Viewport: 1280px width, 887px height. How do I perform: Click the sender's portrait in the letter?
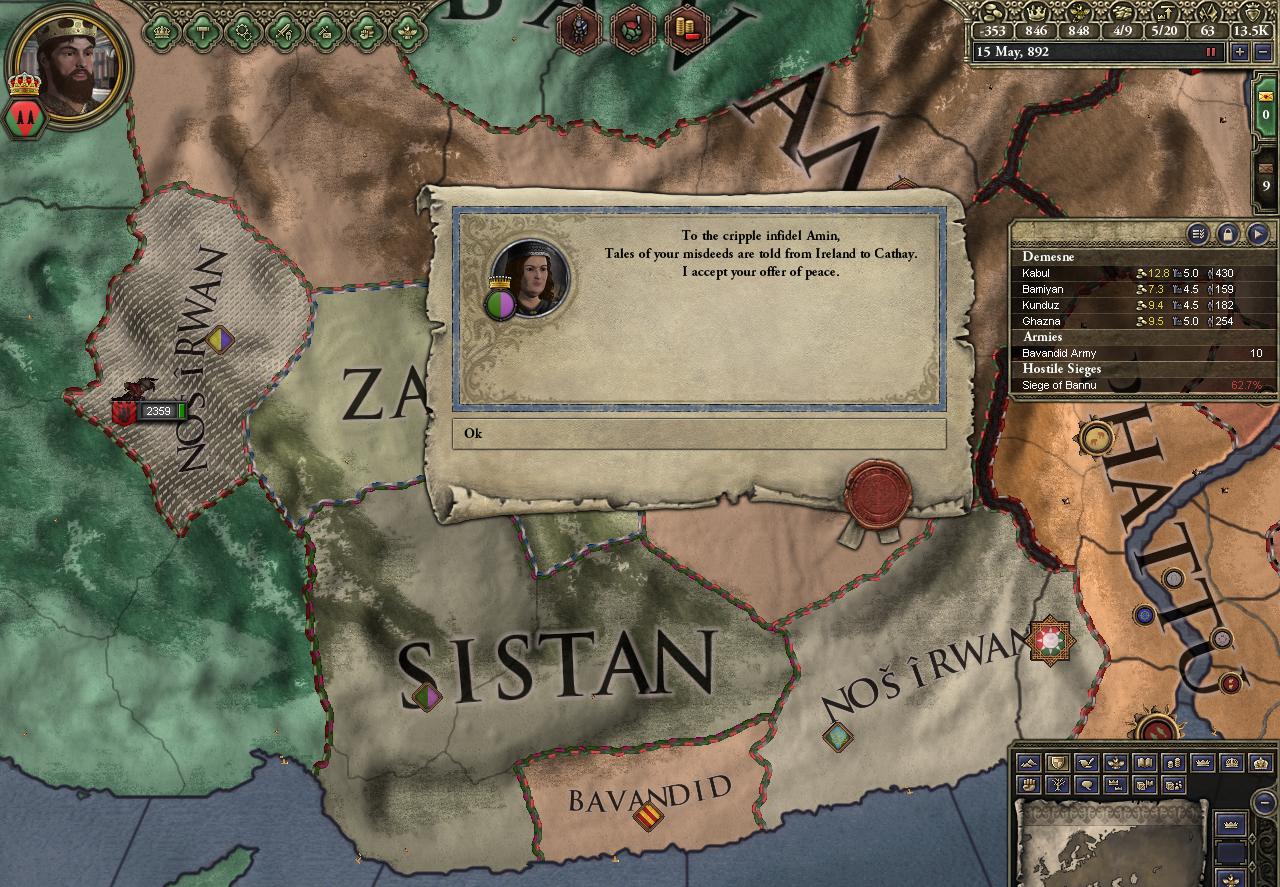click(530, 277)
